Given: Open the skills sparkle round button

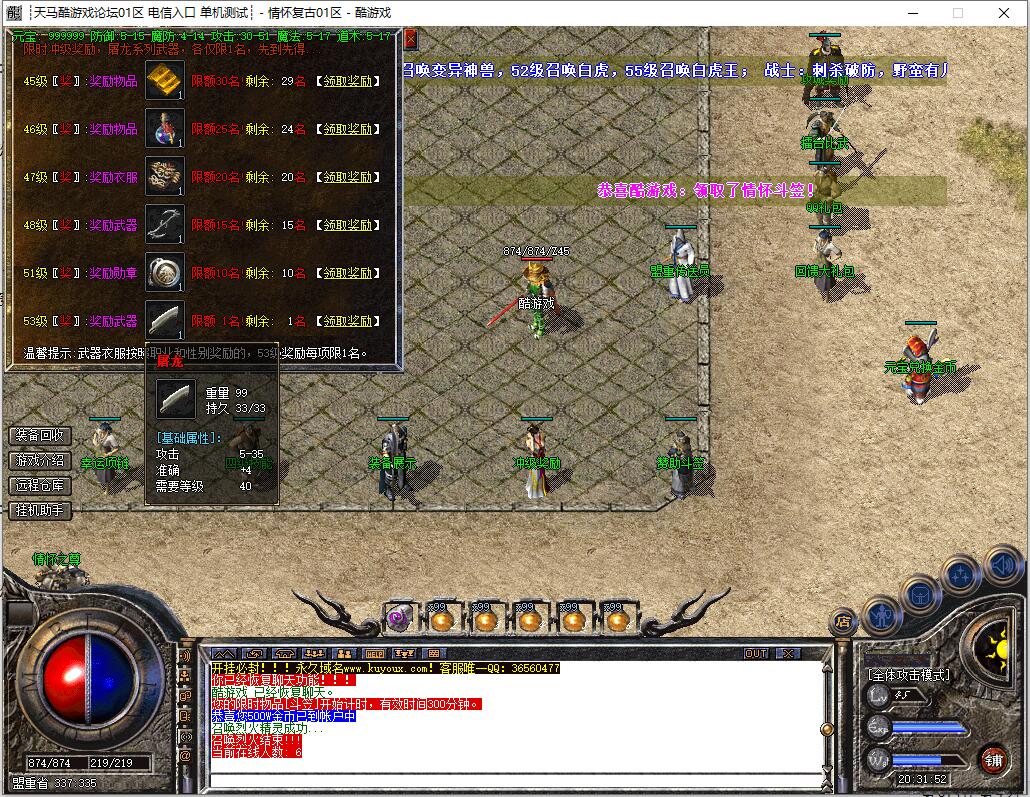Looking at the screenshot, I should (961, 575).
